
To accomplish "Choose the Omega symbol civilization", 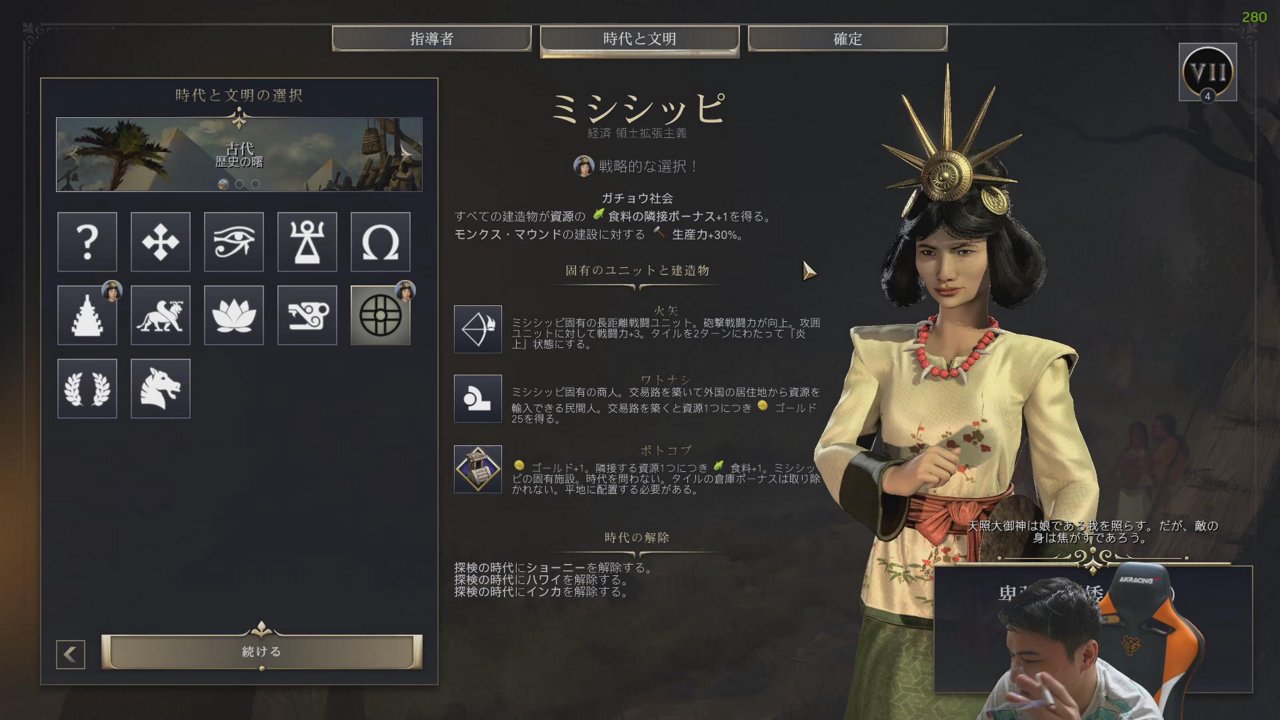I will point(380,242).
